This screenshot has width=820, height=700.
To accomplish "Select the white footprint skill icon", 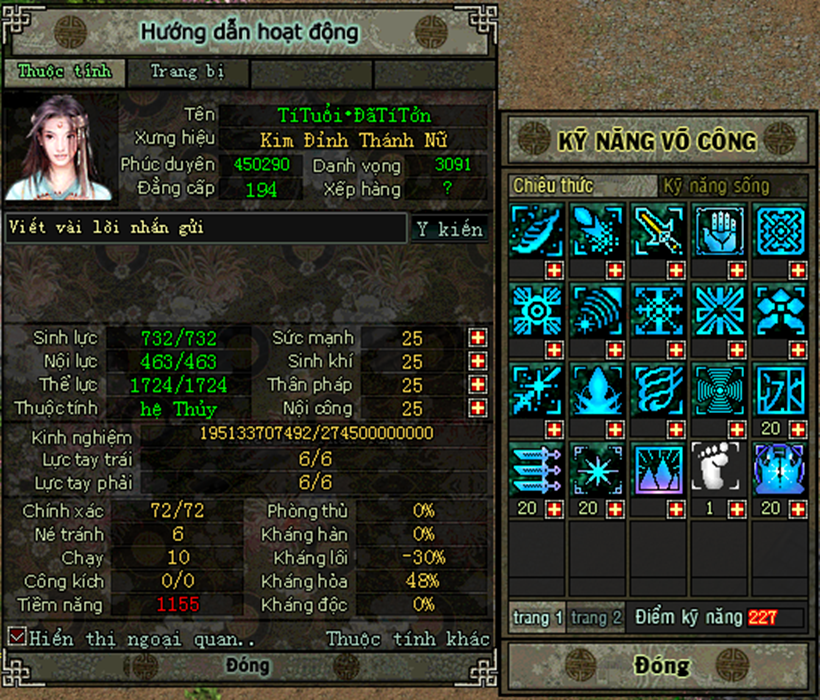I will pyautogui.click(x=720, y=468).
